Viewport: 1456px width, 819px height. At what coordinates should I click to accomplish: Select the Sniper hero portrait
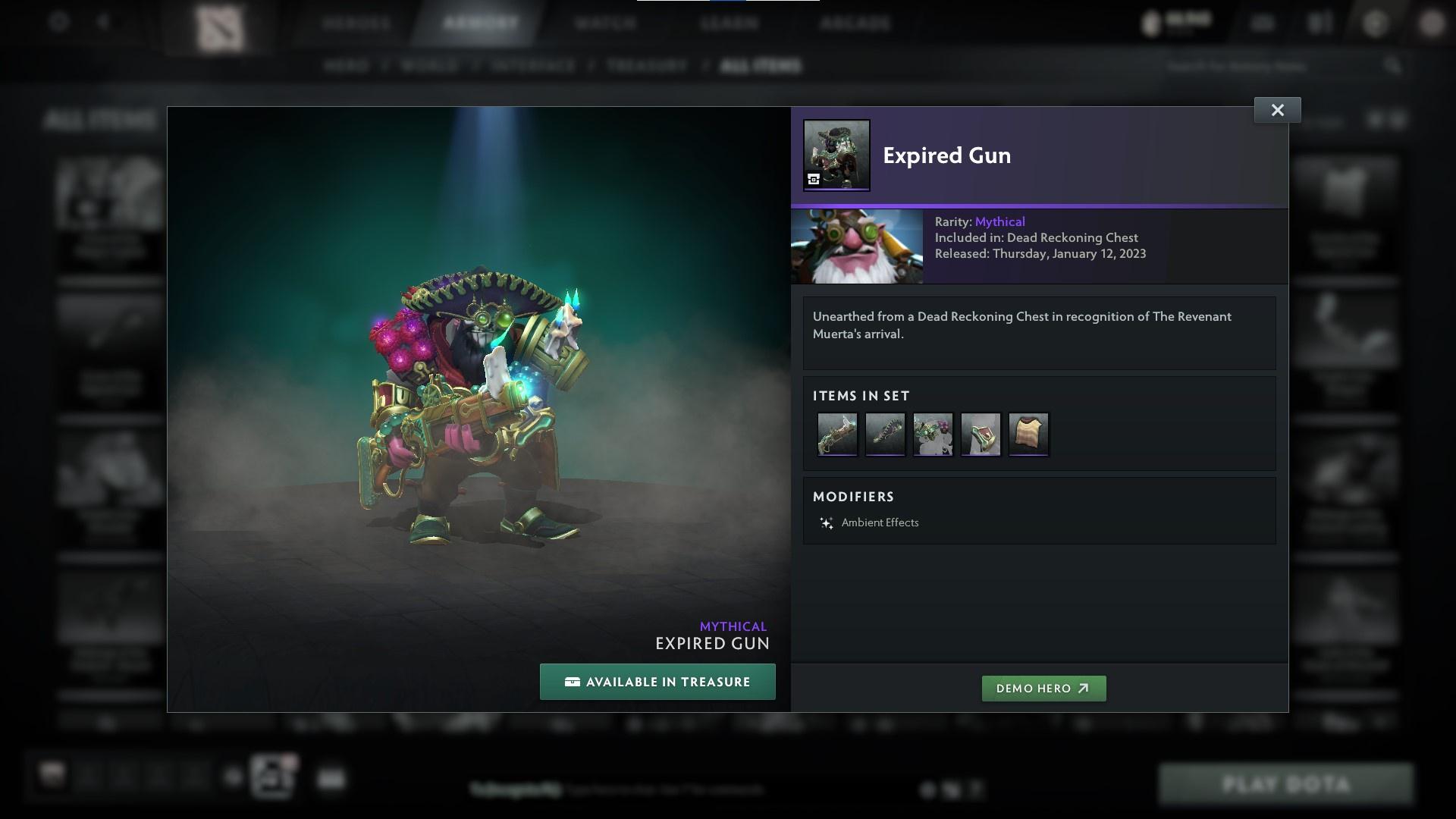pos(857,246)
